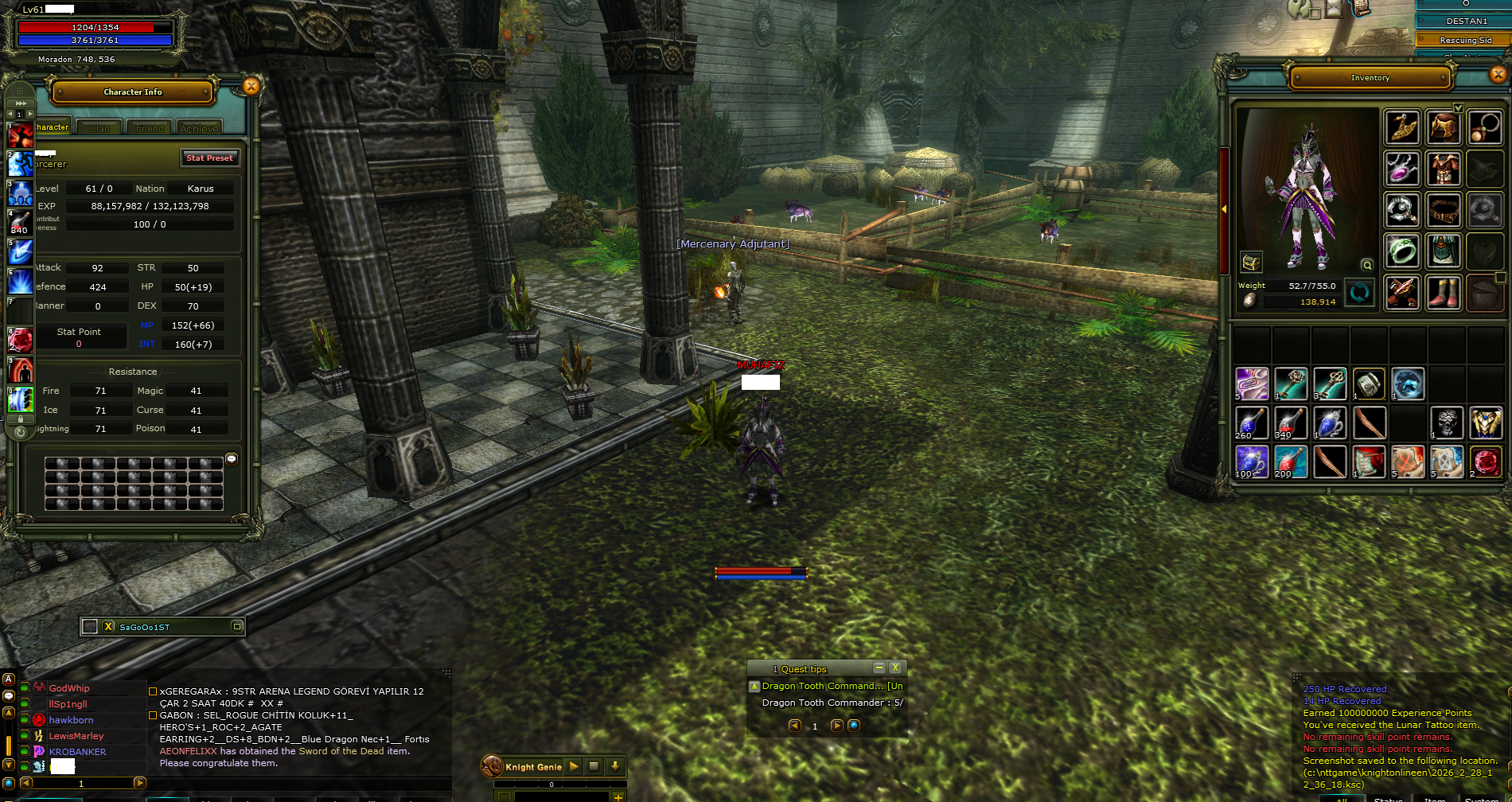This screenshot has height=802, width=1512.
Task: Open the Achieve tab
Action: point(199,128)
